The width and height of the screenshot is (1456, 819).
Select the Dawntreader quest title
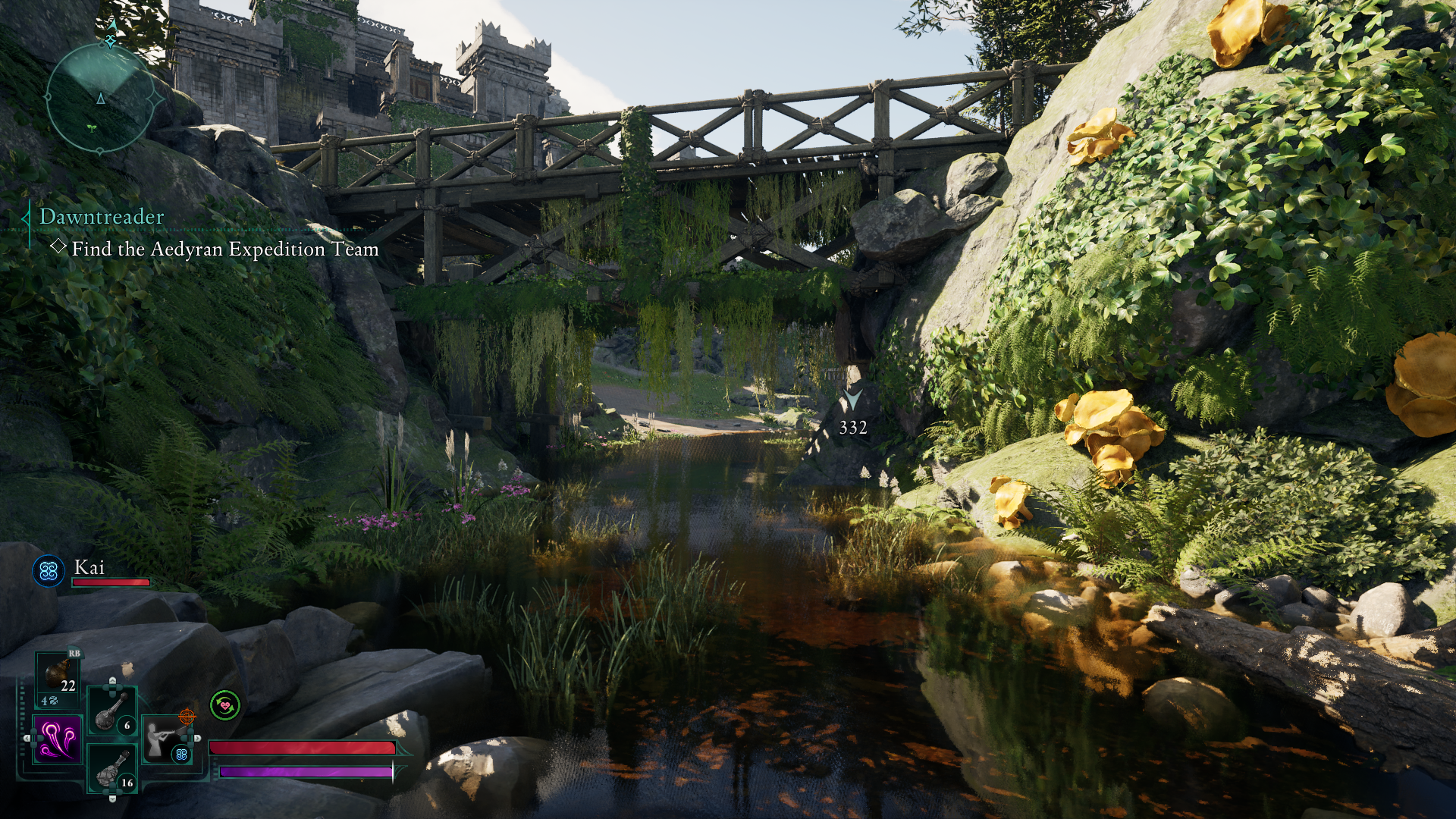tap(102, 217)
